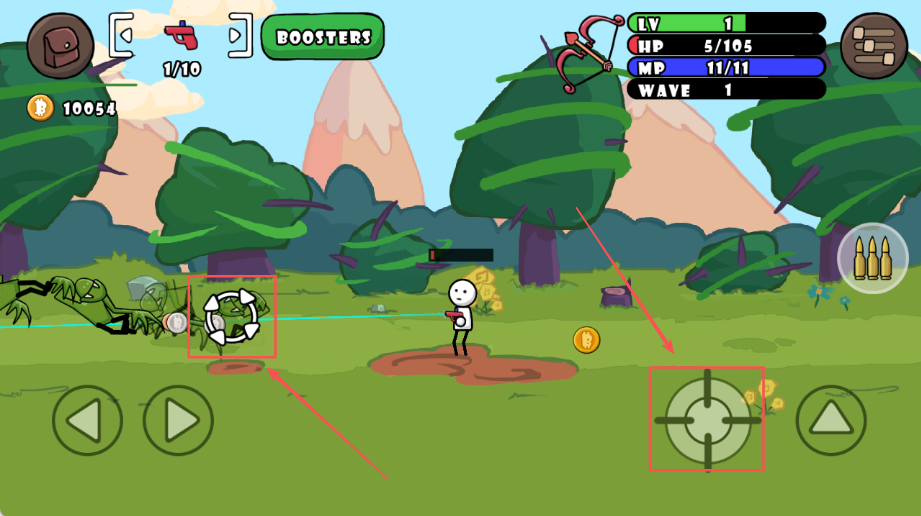Open the backpack inventory
Image resolution: width=921 pixels, height=516 pixels.
(60, 46)
